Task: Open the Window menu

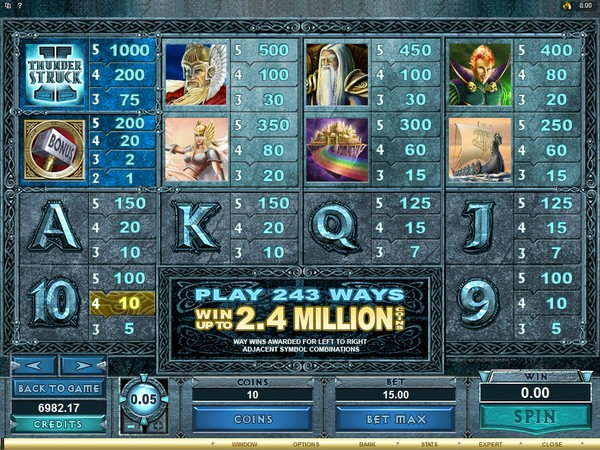Action: [244, 442]
